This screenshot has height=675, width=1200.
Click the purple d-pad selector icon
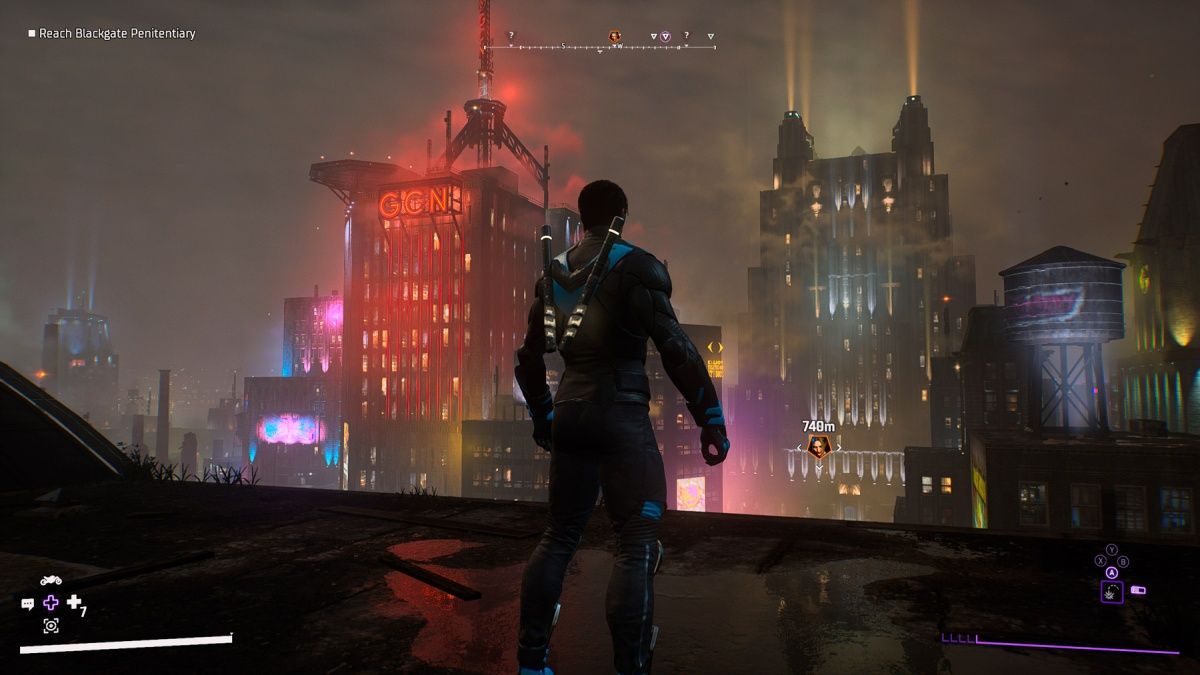click(x=51, y=603)
